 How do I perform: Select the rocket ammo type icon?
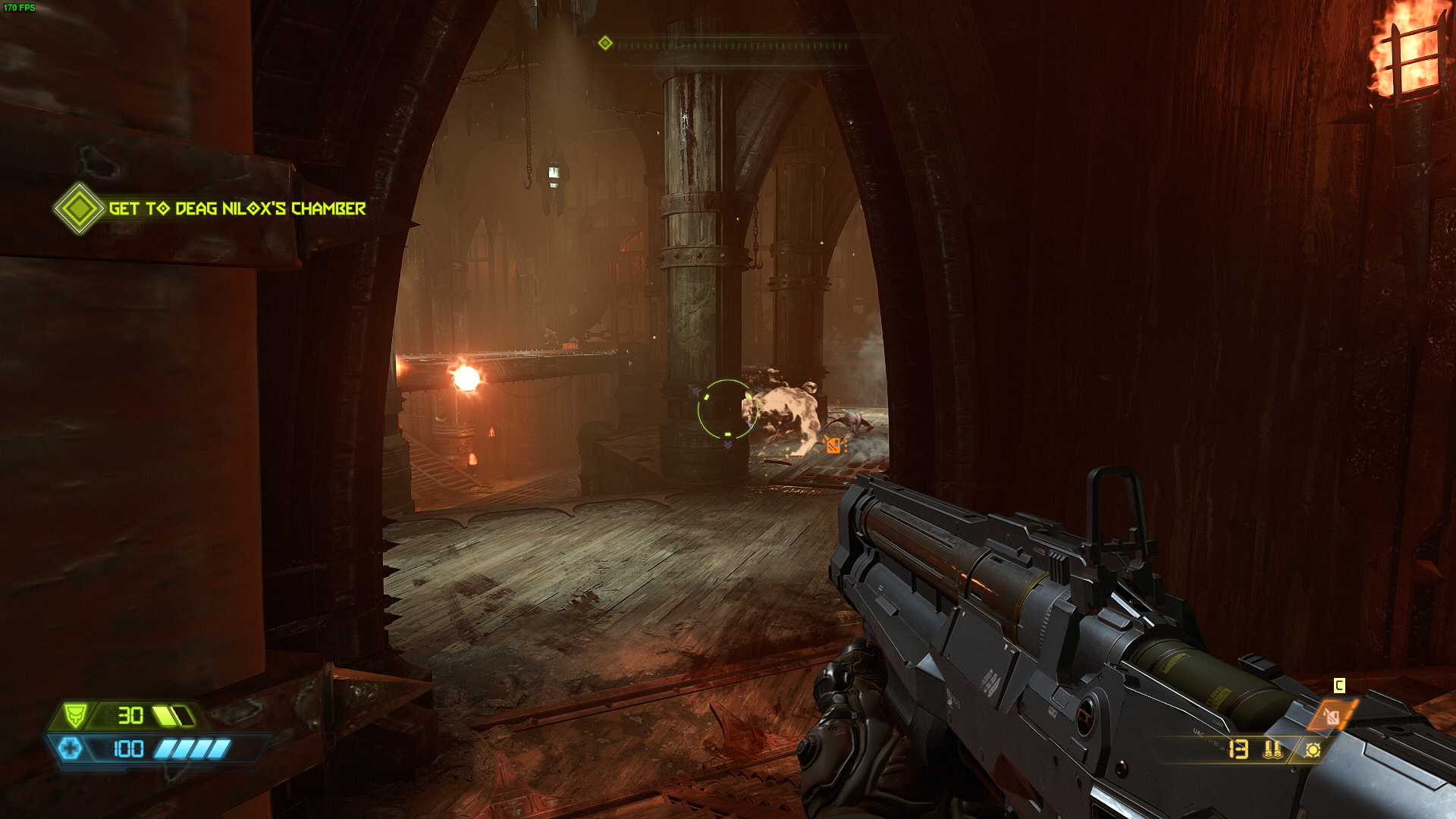tap(1272, 750)
